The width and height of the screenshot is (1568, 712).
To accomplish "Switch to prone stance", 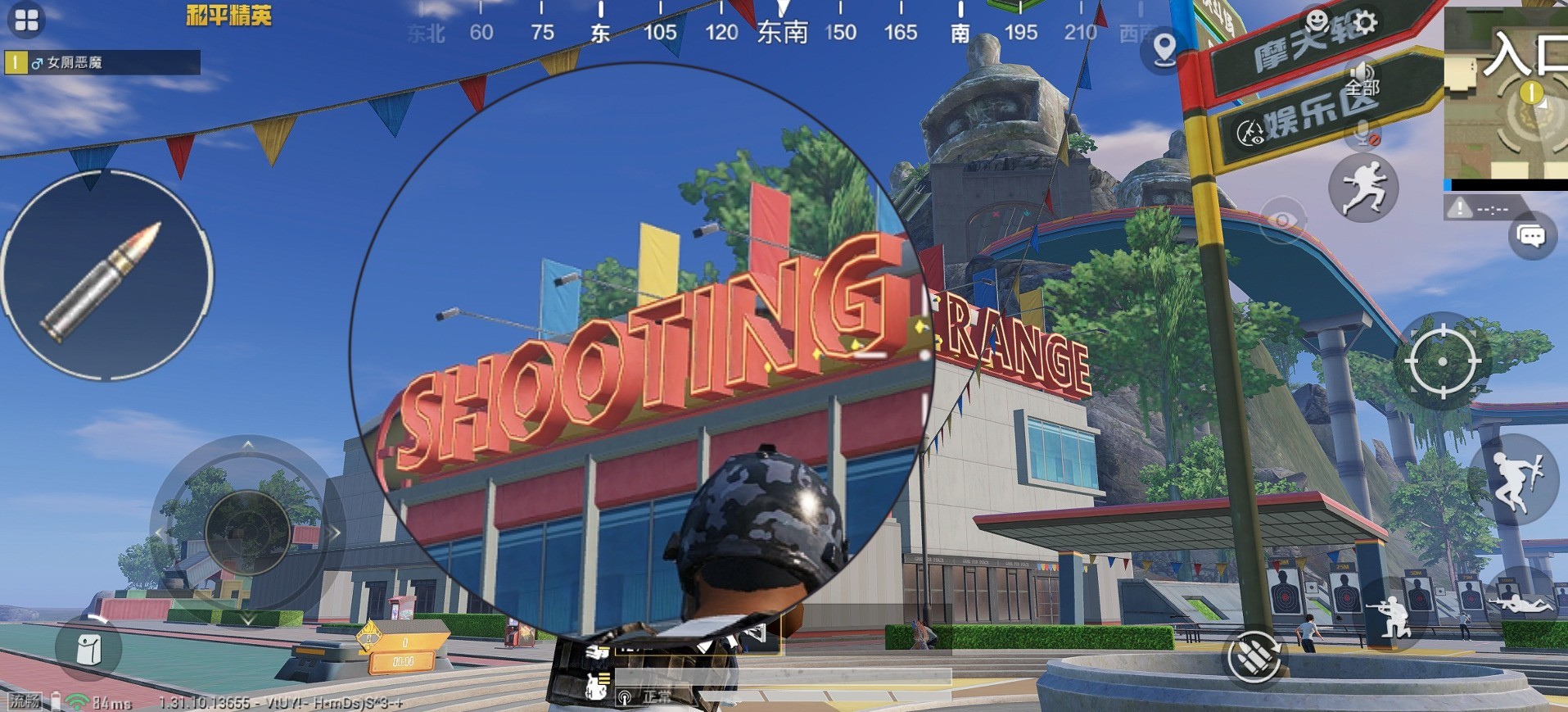I will click(x=1520, y=605).
